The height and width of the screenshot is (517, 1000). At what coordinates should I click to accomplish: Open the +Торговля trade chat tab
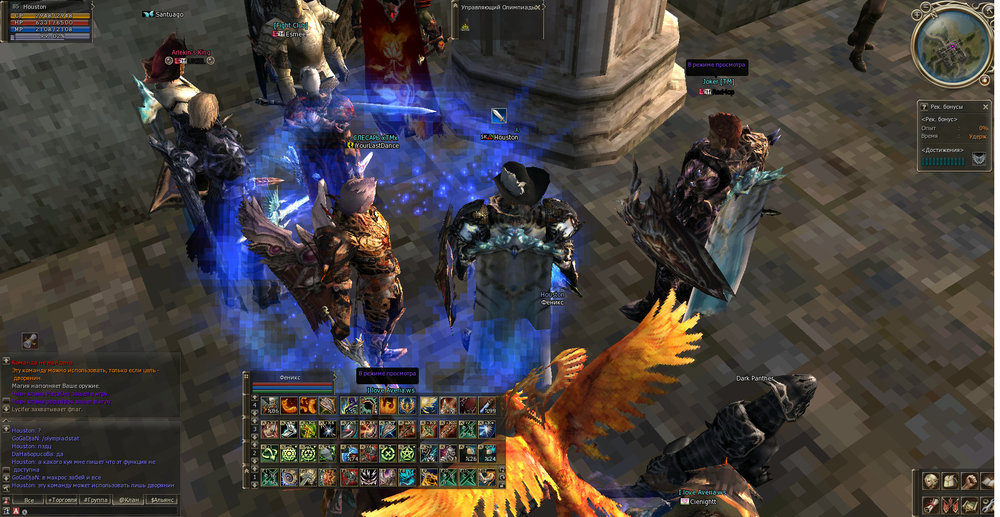[60, 500]
